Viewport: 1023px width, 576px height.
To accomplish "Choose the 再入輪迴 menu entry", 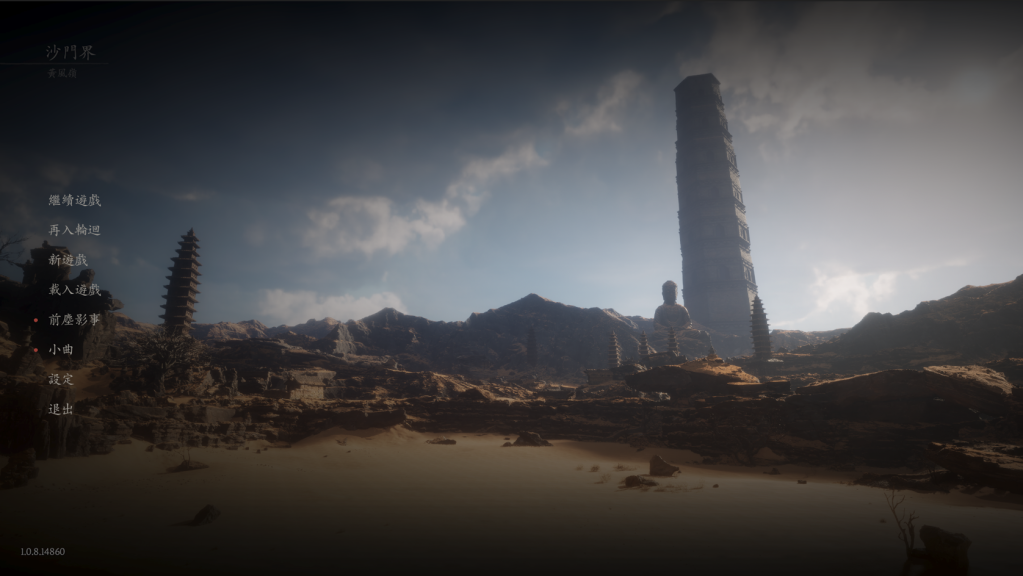I will point(75,230).
